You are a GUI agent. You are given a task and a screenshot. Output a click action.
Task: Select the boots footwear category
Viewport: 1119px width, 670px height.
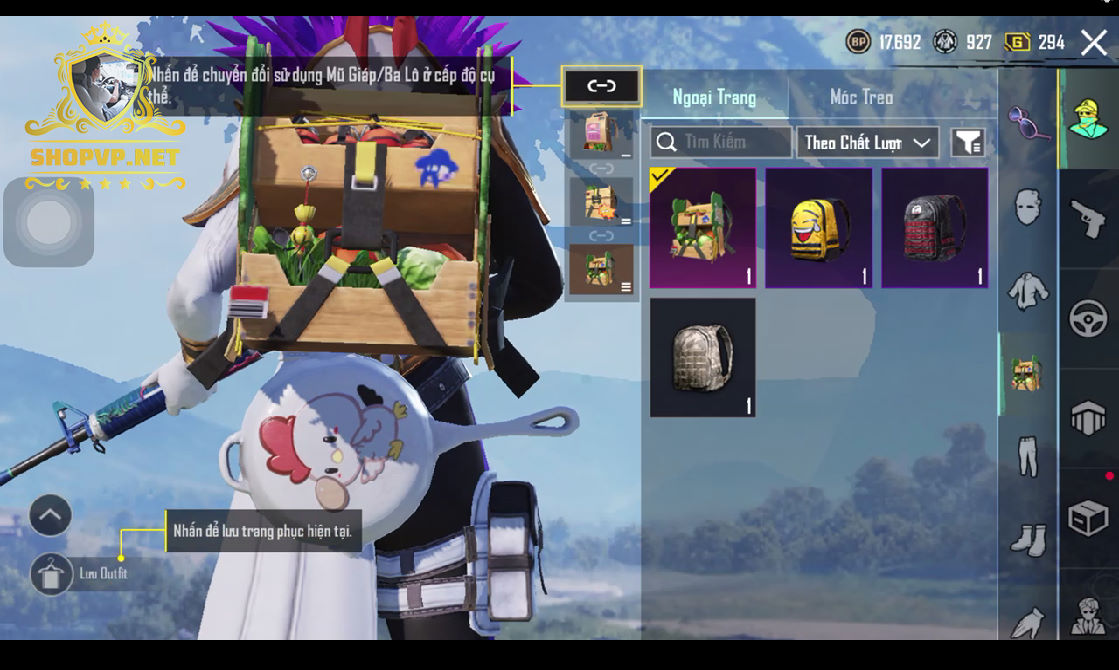pyautogui.click(x=1028, y=540)
